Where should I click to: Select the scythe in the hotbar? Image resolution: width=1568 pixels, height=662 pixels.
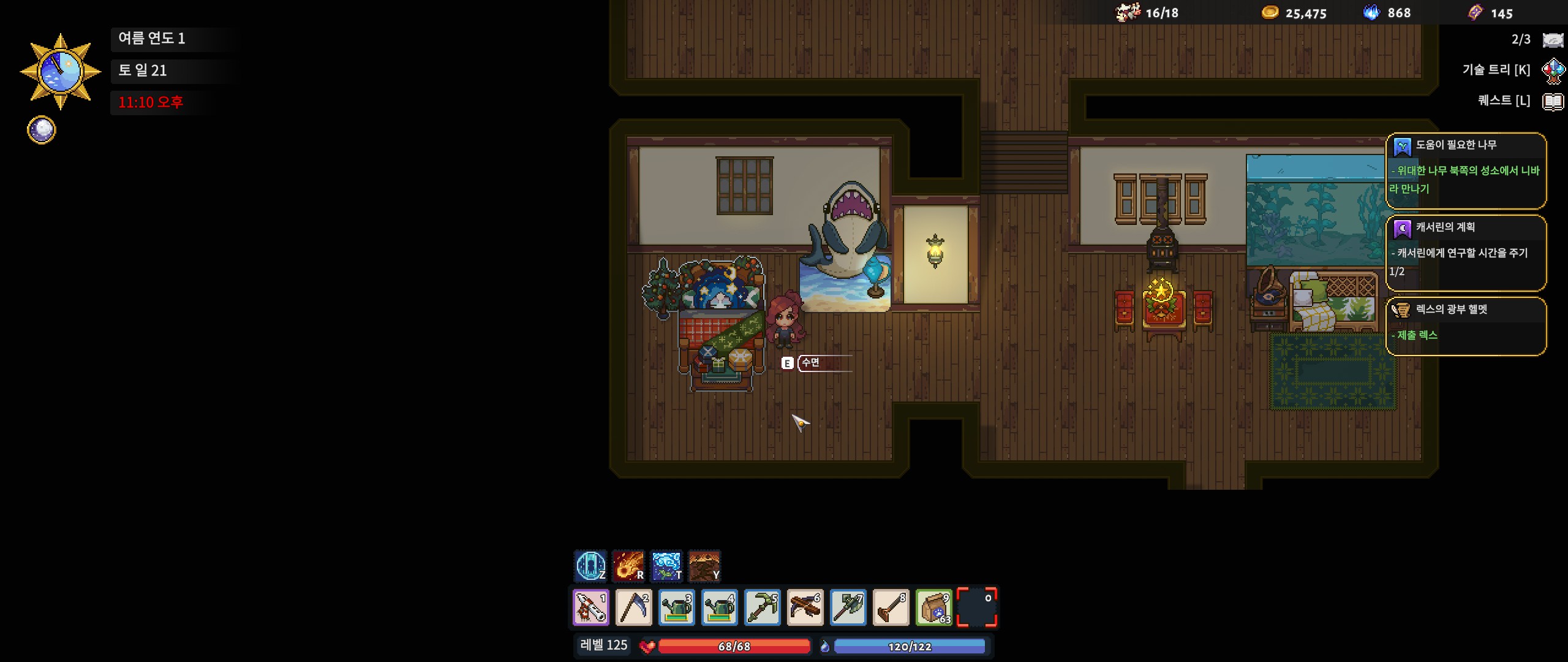[634, 607]
